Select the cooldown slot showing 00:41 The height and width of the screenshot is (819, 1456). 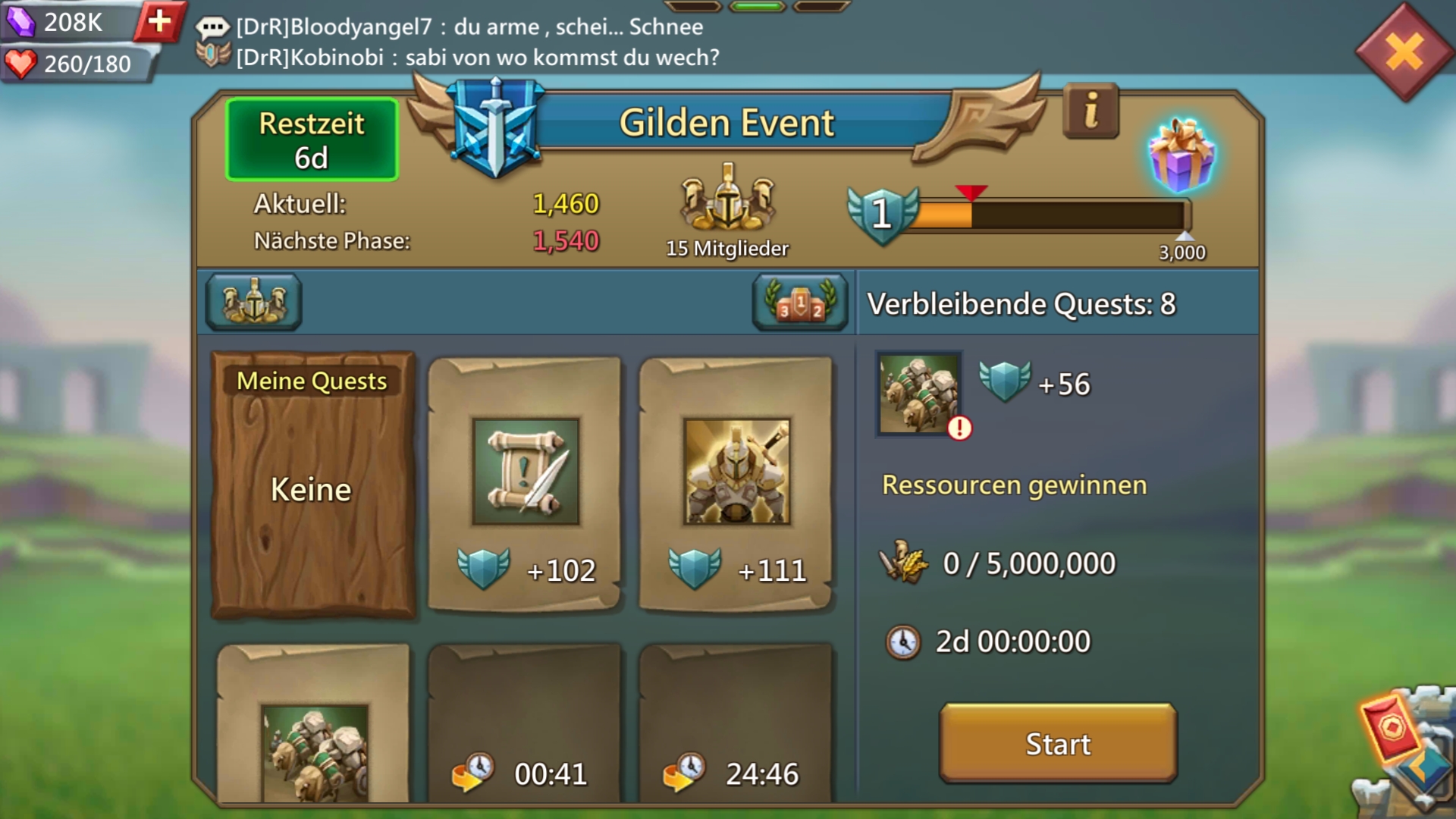(525, 724)
